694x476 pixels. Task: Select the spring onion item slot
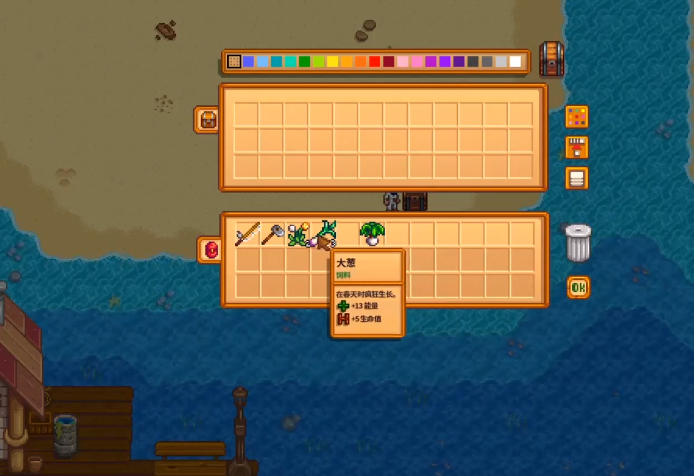click(x=322, y=235)
